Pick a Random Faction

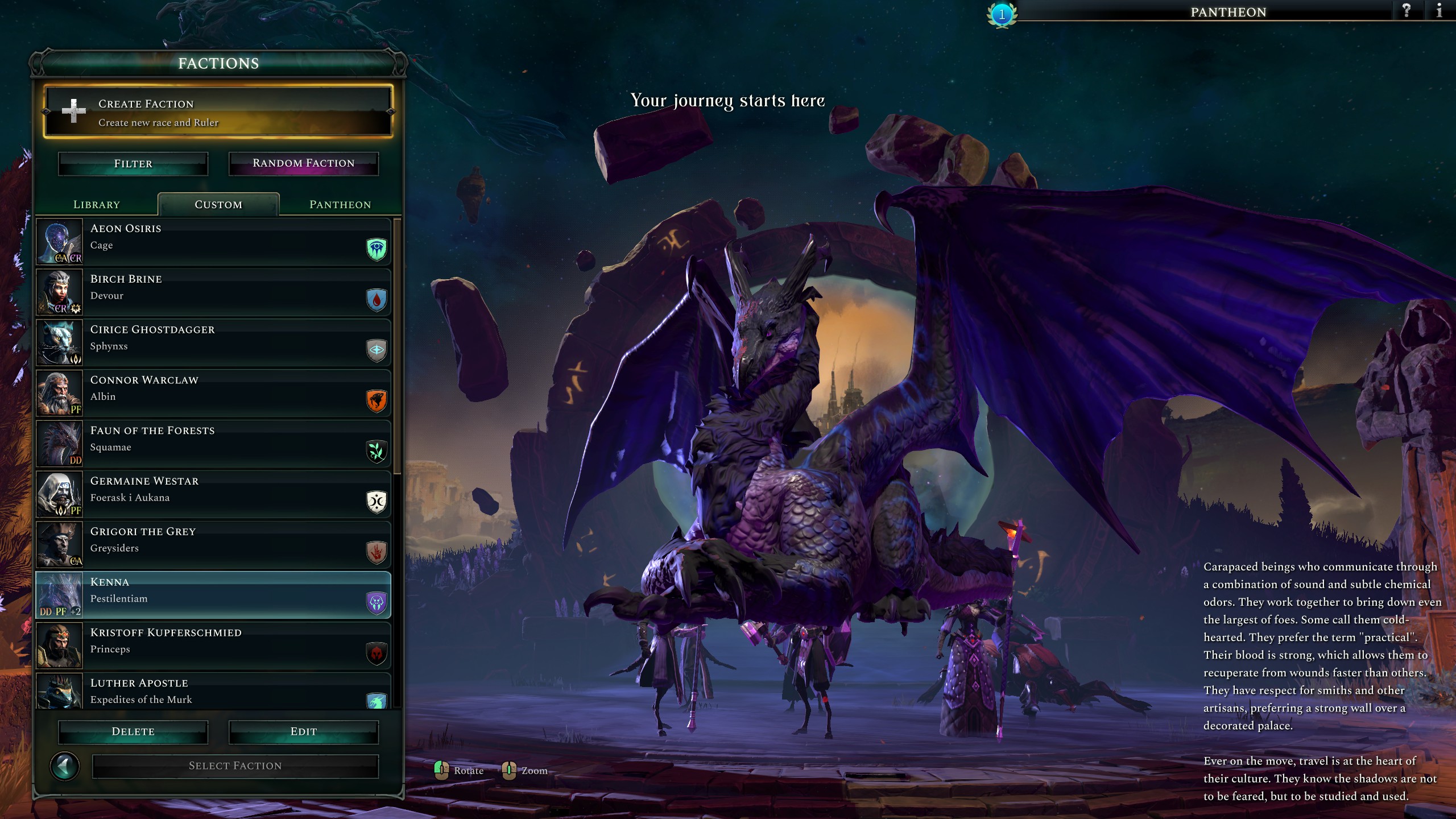(x=303, y=164)
